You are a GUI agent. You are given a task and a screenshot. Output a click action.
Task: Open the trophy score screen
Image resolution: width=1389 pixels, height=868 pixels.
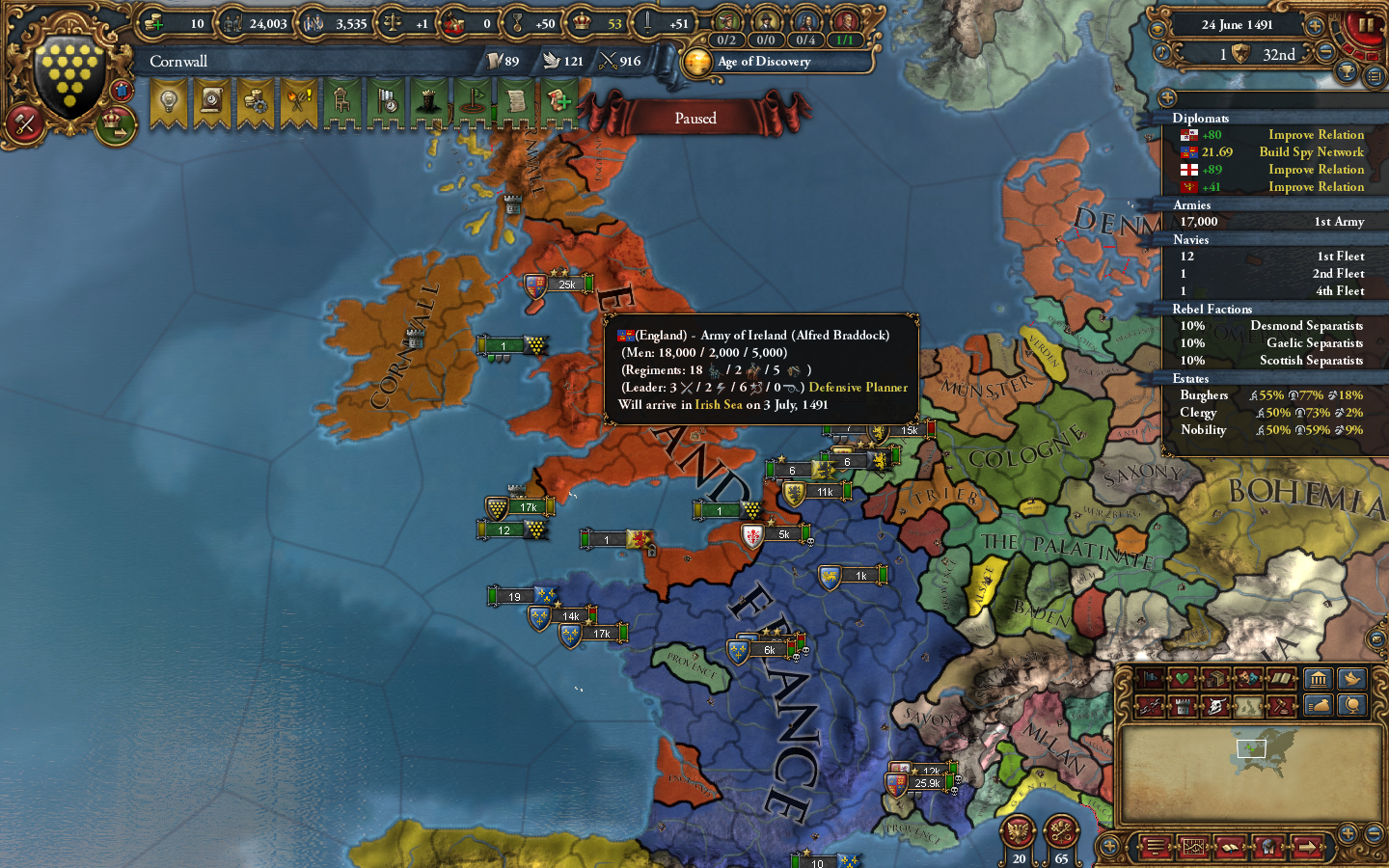click(1346, 72)
